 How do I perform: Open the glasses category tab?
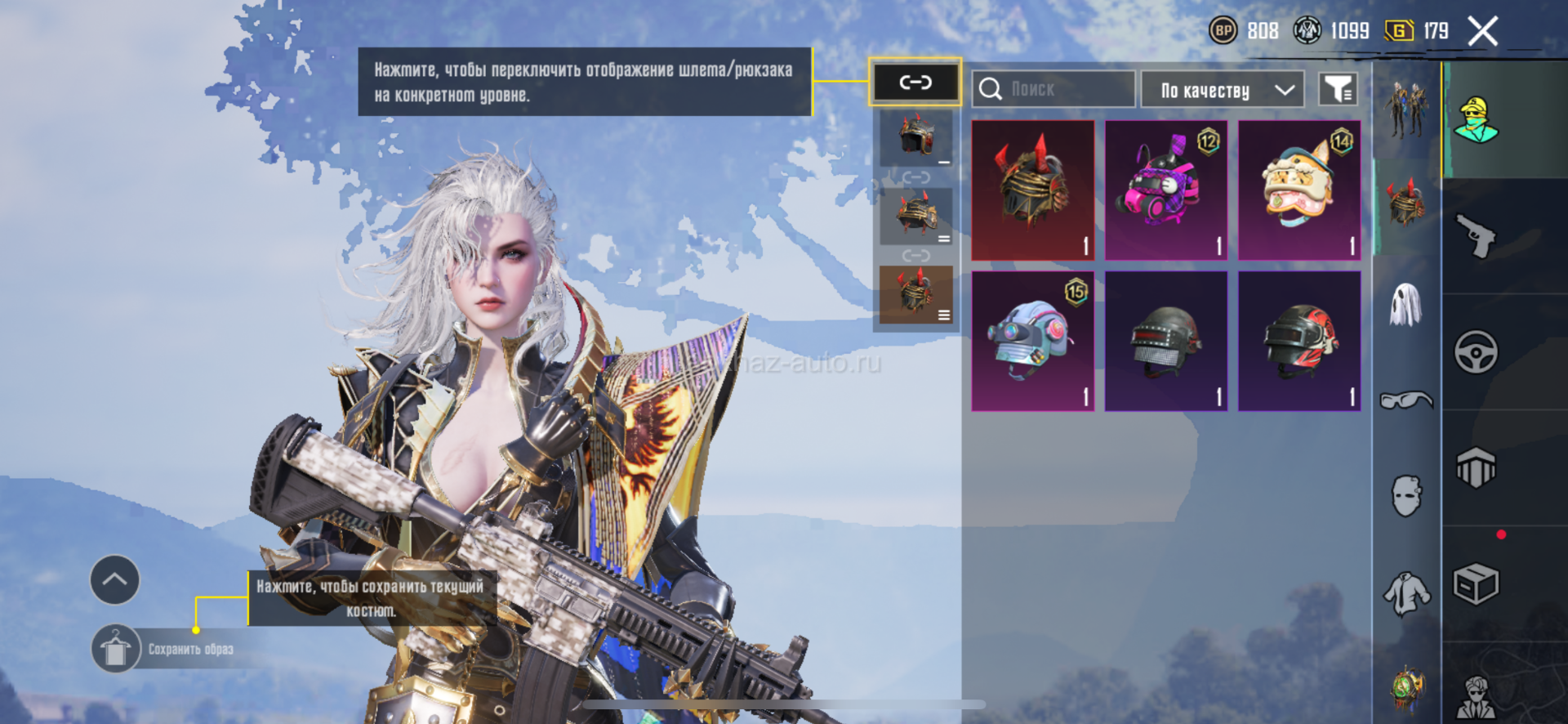[1405, 400]
